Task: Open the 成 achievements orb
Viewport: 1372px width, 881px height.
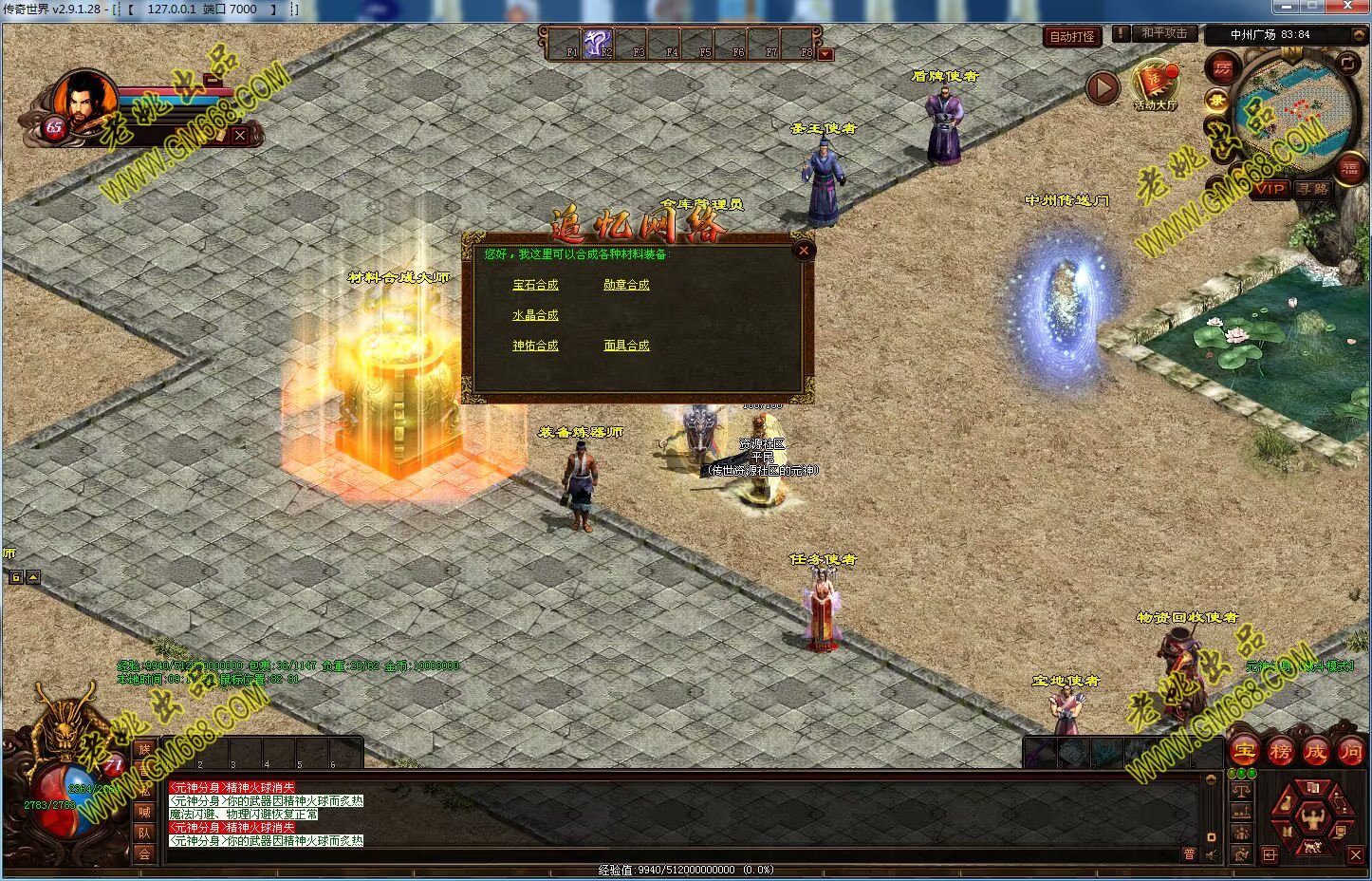Action: click(x=1315, y=752)
